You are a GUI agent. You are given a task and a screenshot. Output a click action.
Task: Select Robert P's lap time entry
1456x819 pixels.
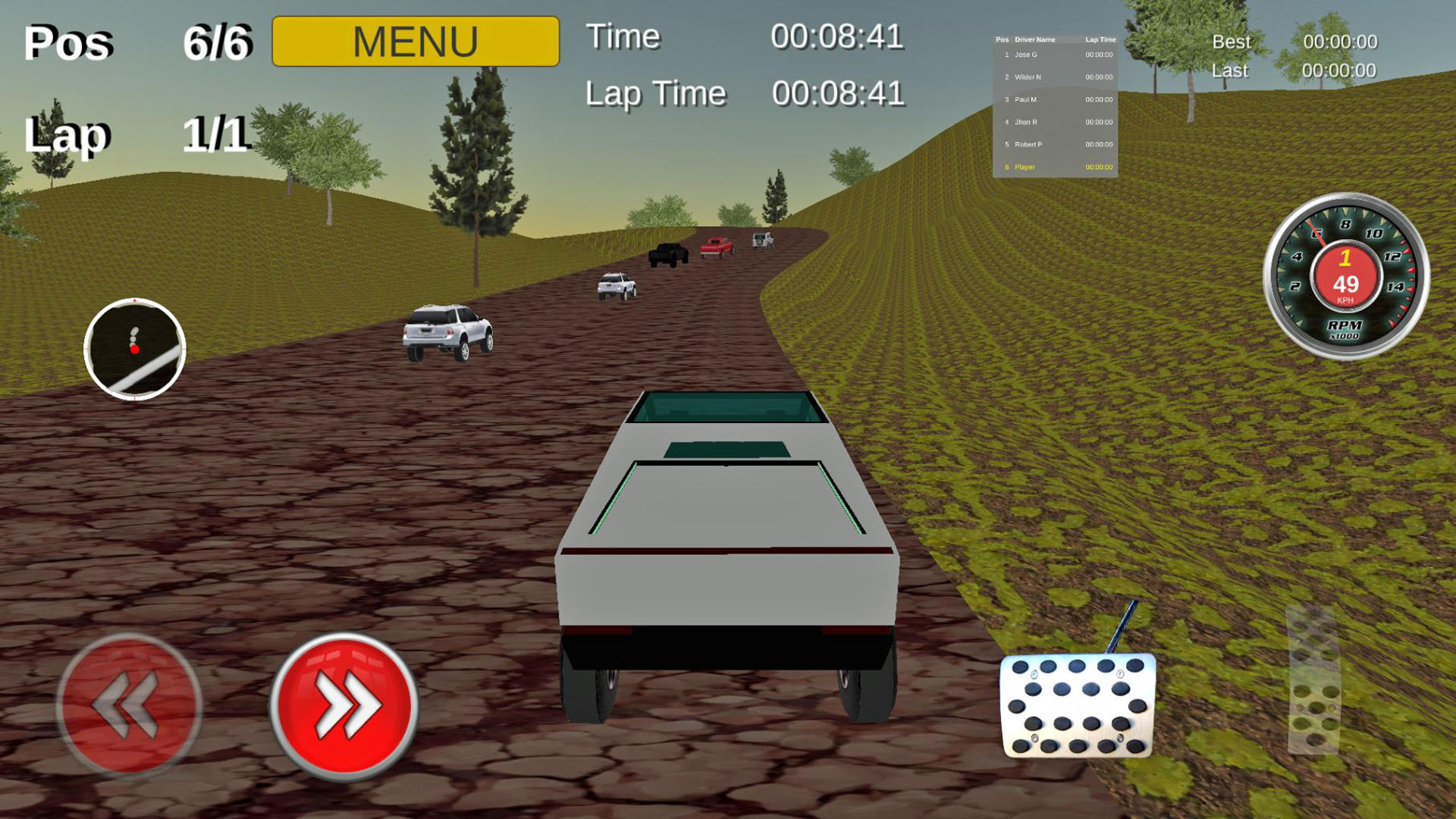tap(1098, 143)
